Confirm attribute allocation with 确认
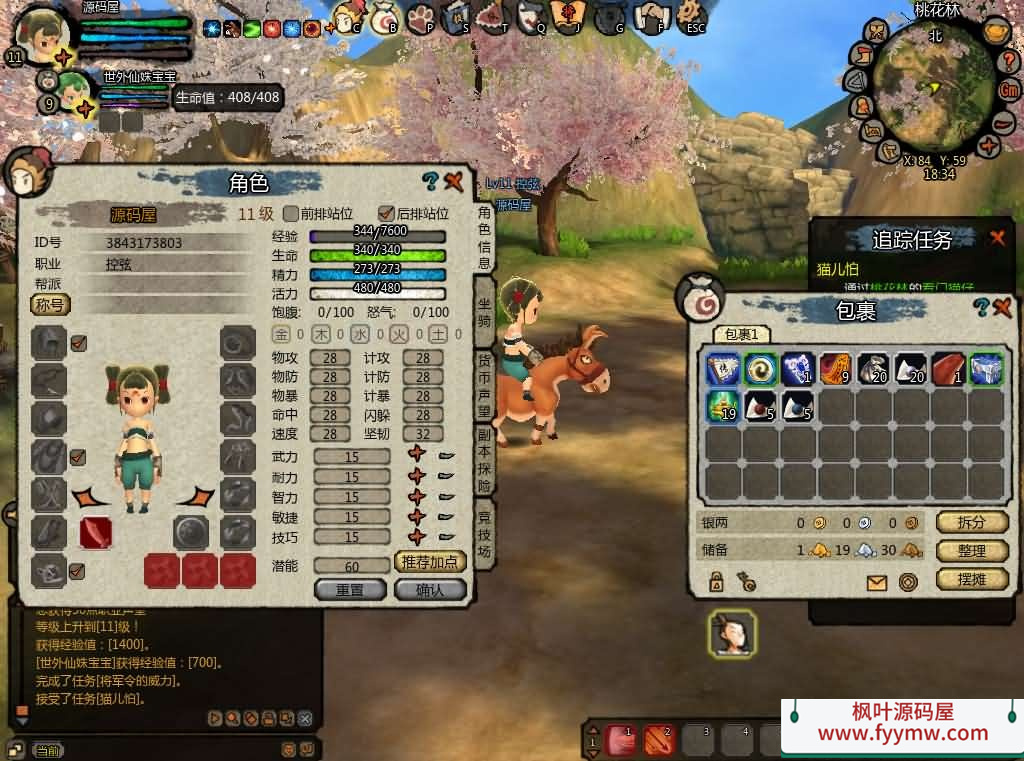The width and height of the screenshot is (1024, 761). pyautogui.click(x=431, y=589)
